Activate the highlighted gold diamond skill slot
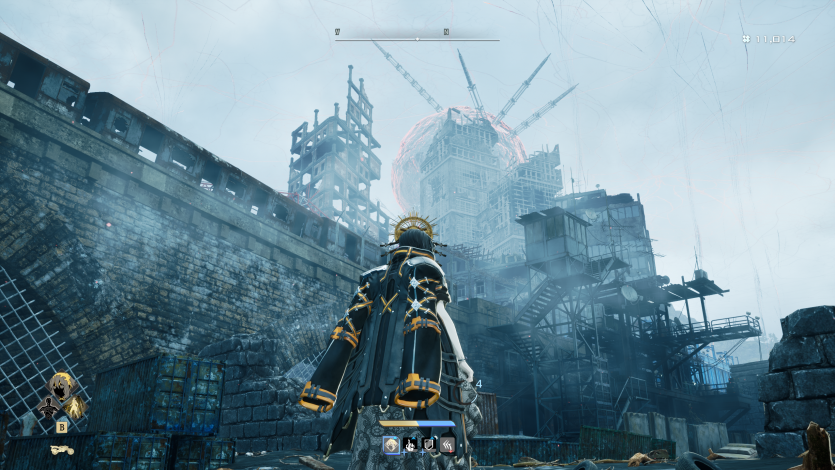Image resolution: width=835 pixels, height=470 pixels. [x=390, y=443]
